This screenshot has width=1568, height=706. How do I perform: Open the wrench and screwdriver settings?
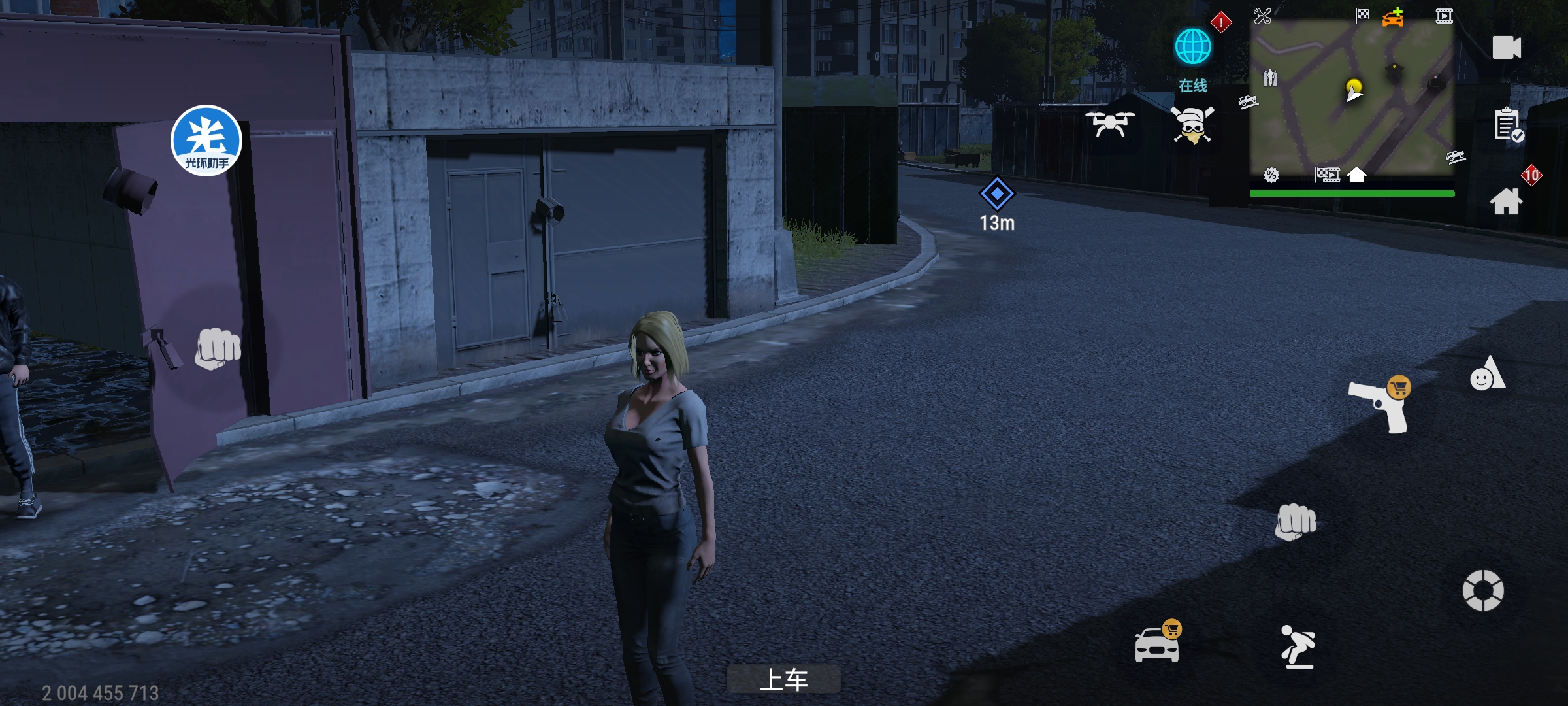(x=1262, y=16)
